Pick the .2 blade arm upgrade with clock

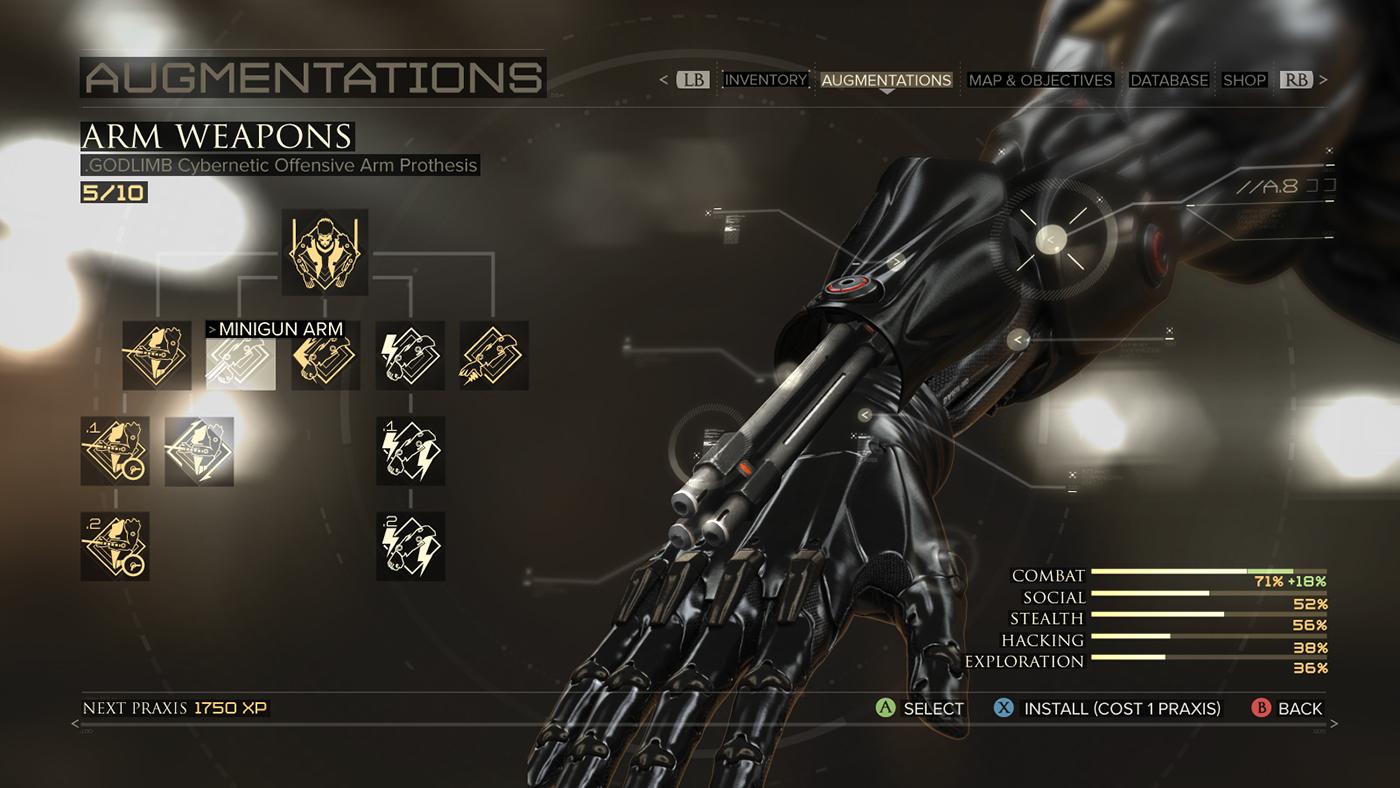pyautogui.click(x=115, y=546)
